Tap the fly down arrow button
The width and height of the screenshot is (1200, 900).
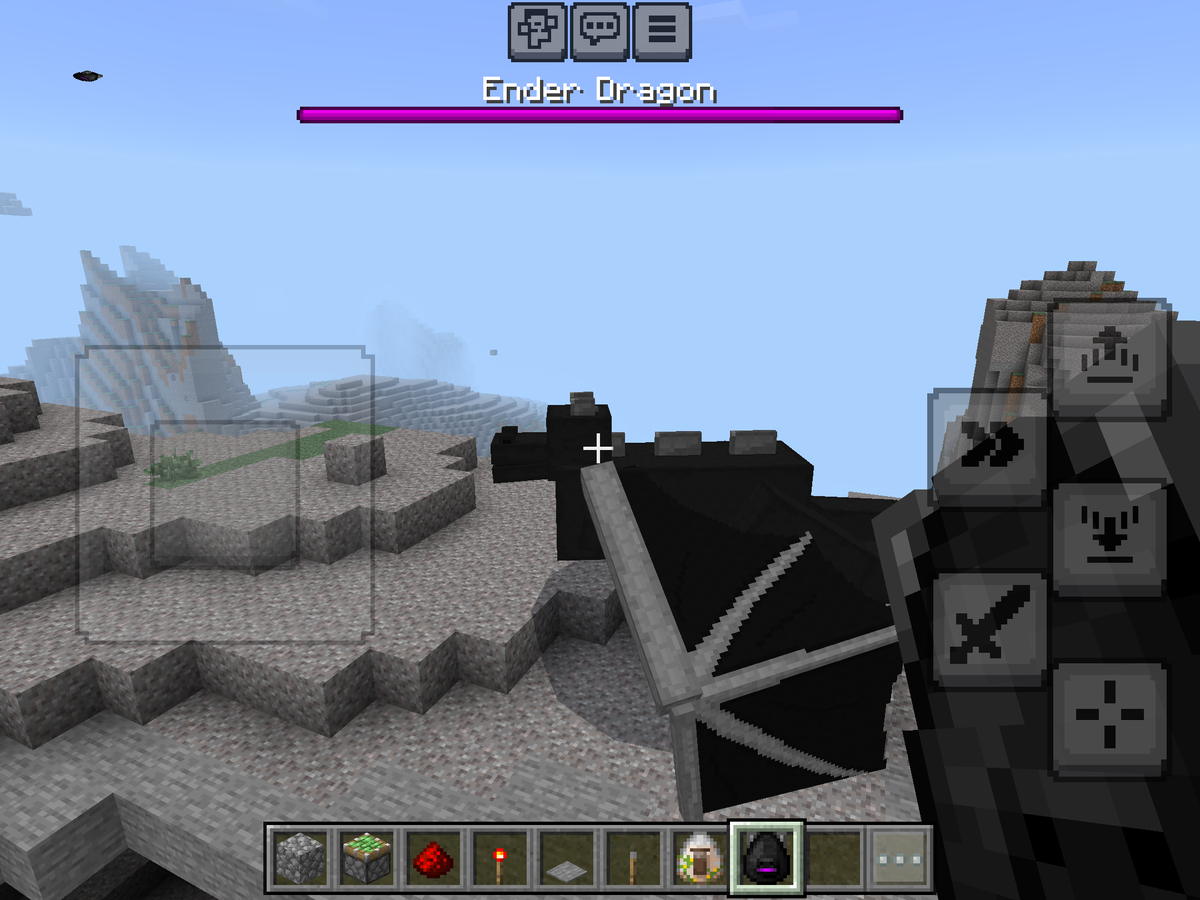pos(1109,540)
